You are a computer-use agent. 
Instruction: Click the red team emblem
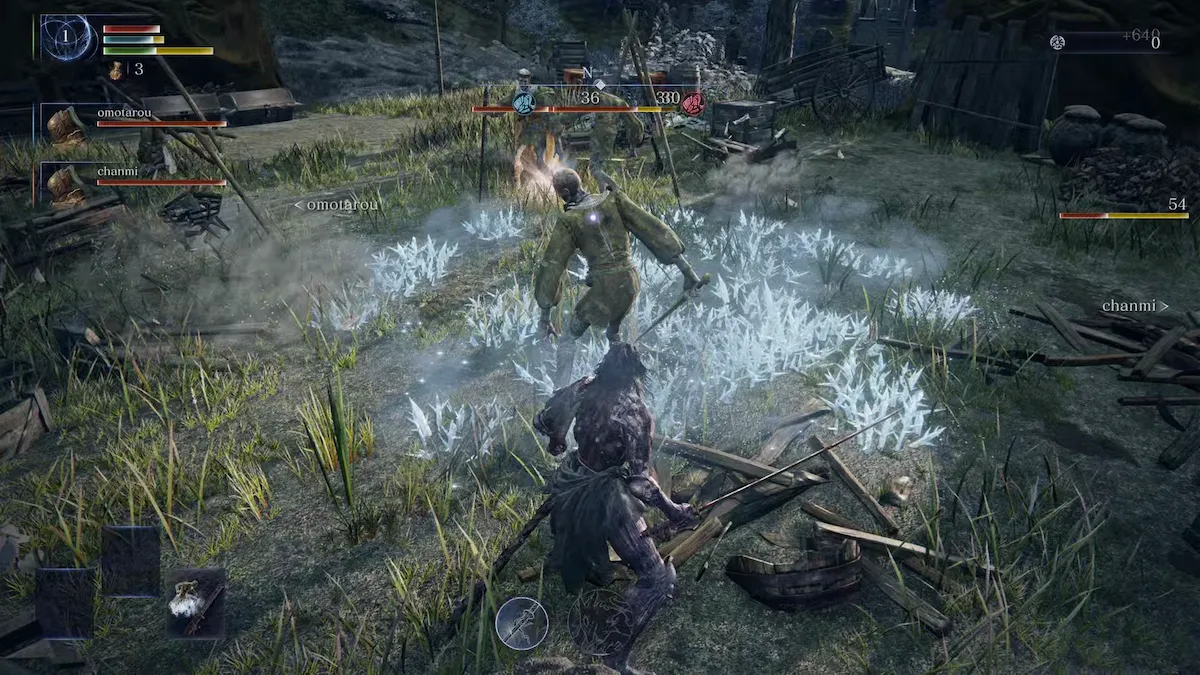tap(692, 103)
